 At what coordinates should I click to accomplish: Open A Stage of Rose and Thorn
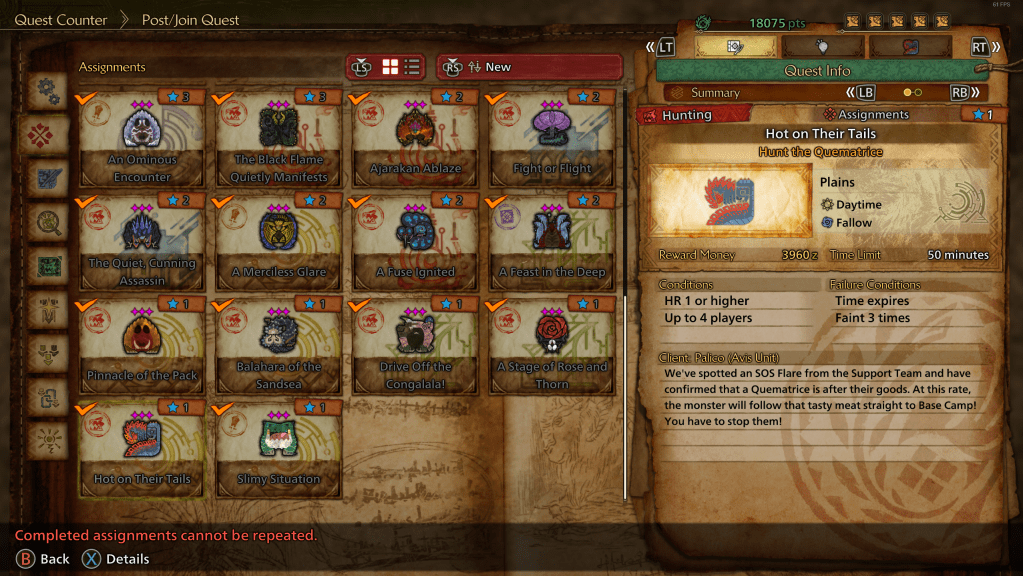[x=552, y=346]
